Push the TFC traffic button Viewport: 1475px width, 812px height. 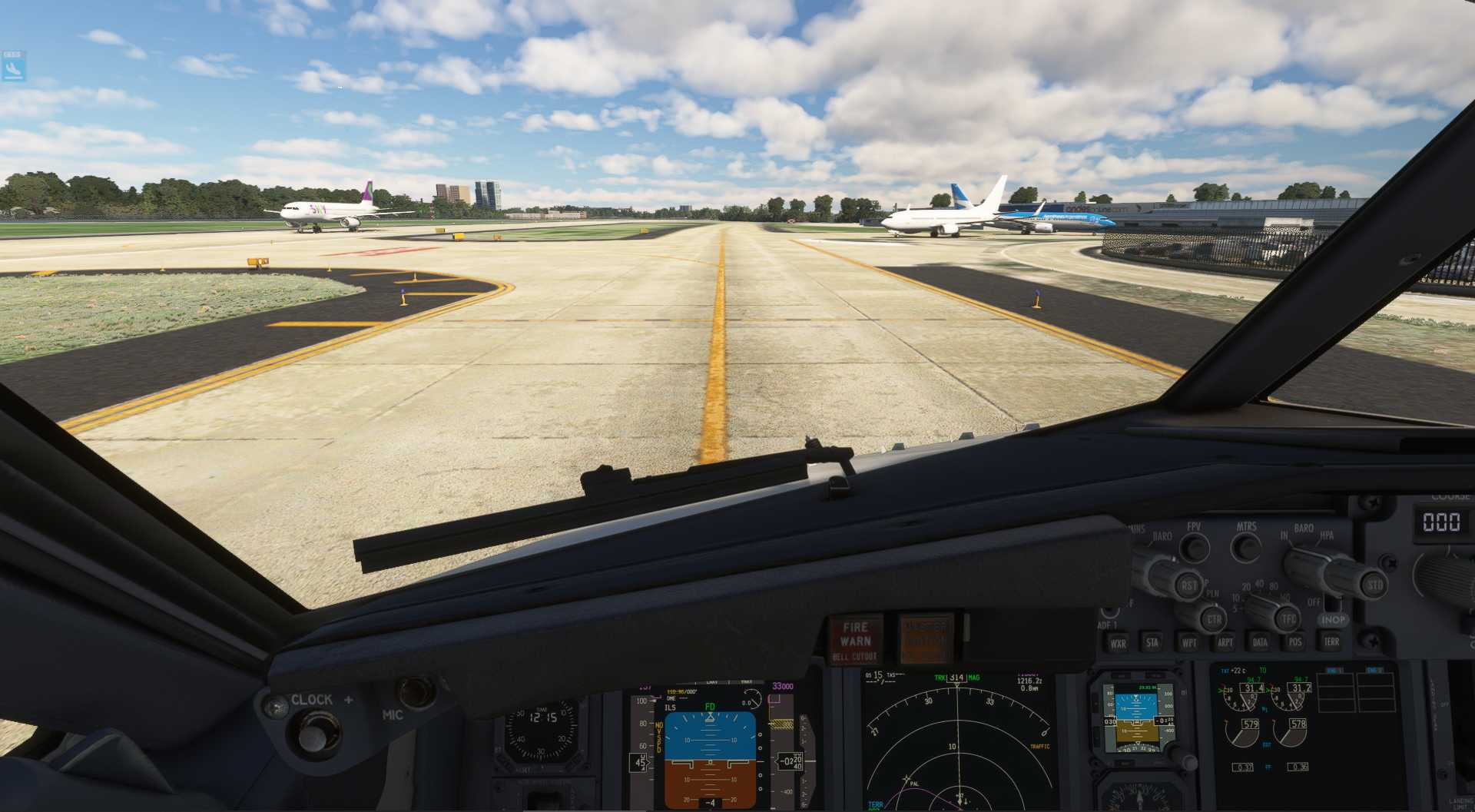(x=1288, y=618)
